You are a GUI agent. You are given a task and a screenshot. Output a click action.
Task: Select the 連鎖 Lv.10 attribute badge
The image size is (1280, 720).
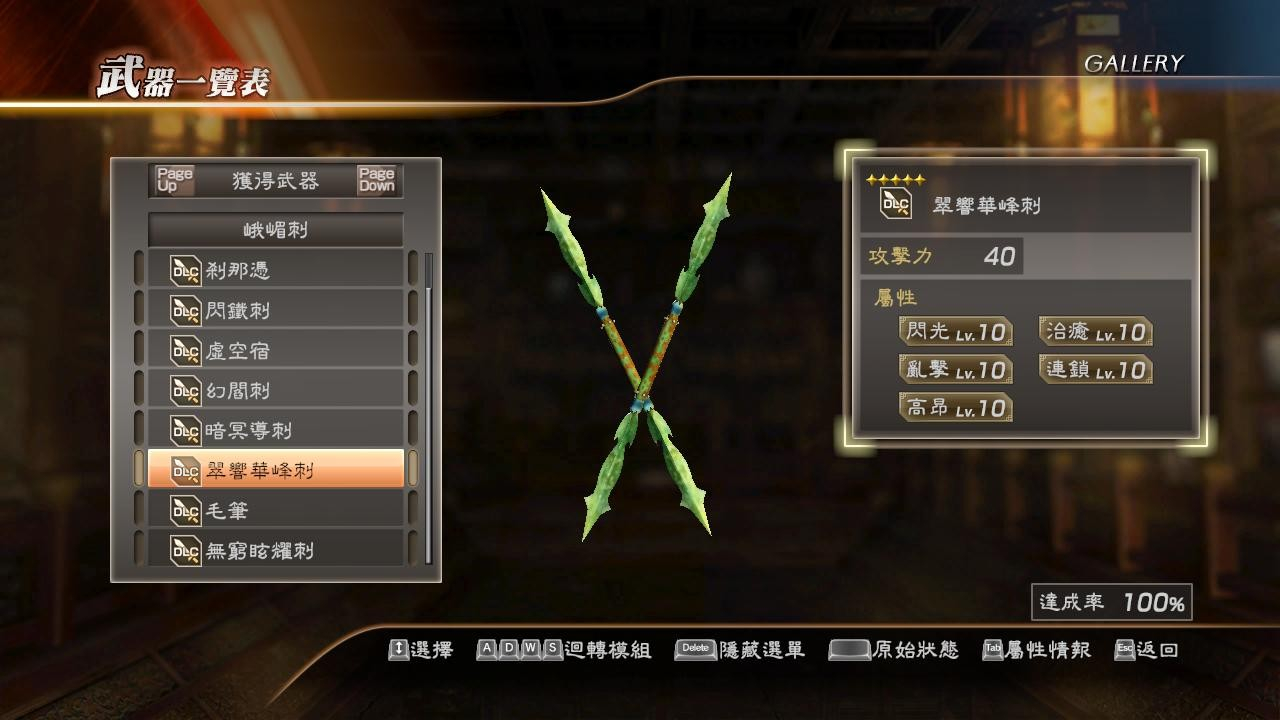coord(1093,370)
